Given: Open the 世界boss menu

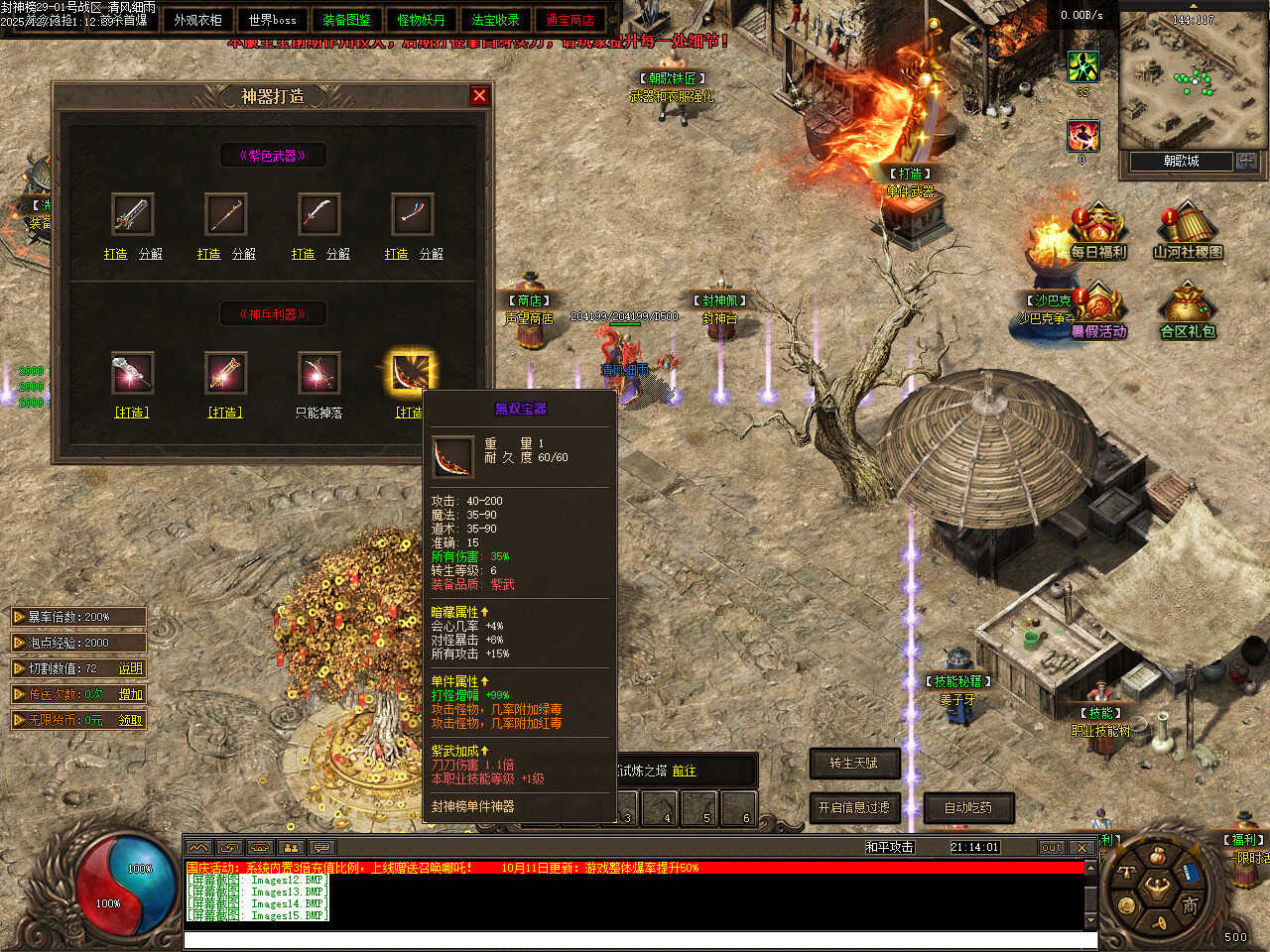Looking at the screenshot, I should point(272,20).
